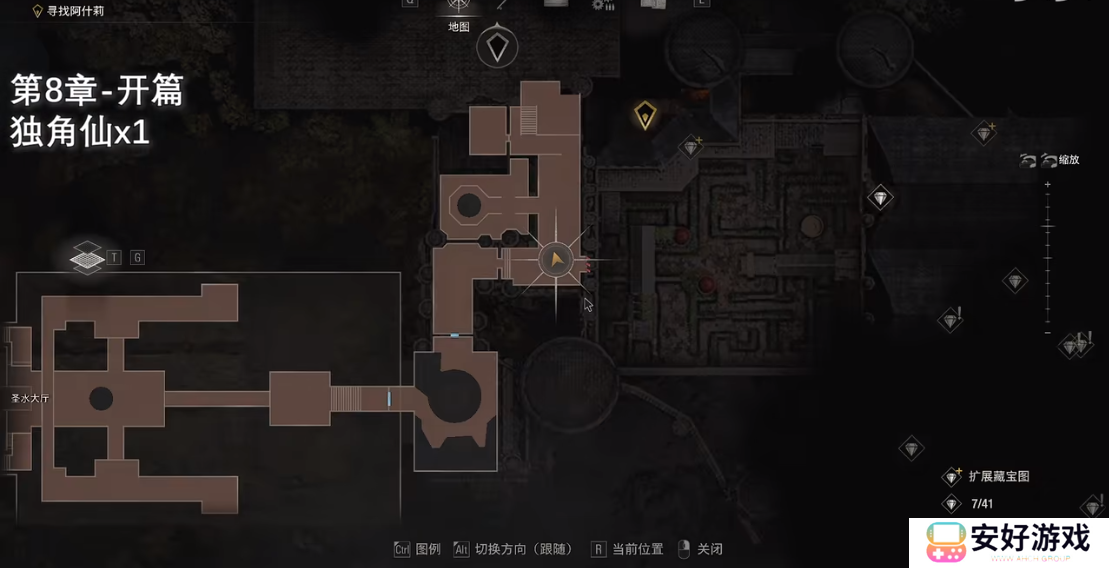Click the 寻找阿什莉 objective tracker
1109x568 pixels.
coord(68,11)
